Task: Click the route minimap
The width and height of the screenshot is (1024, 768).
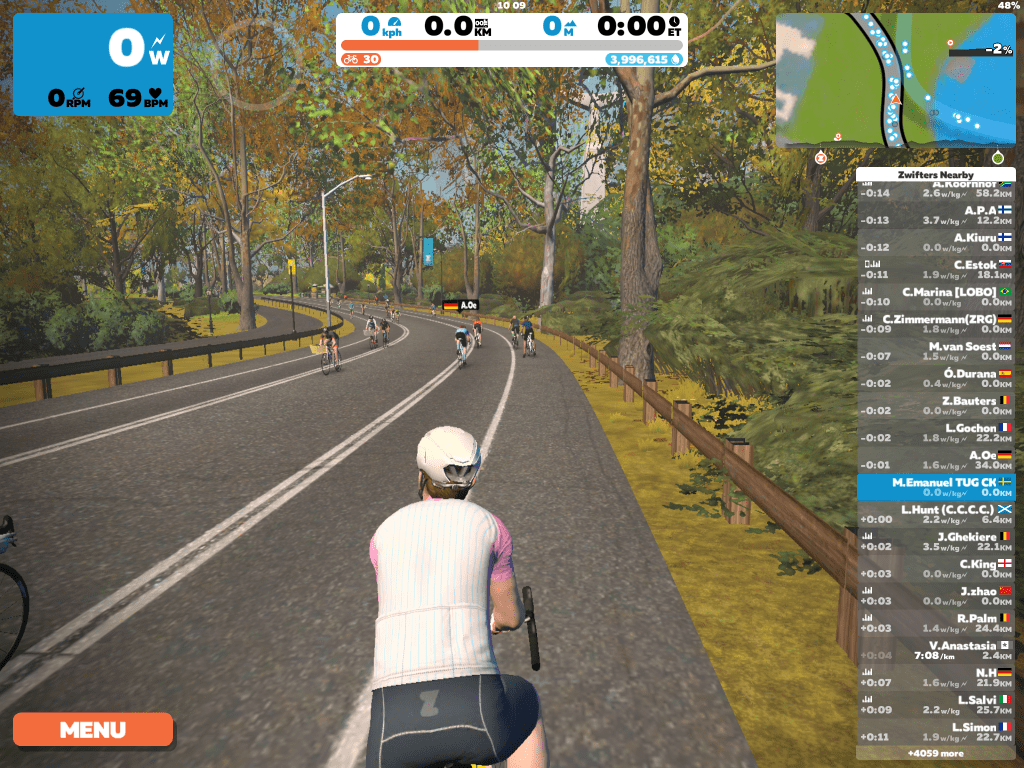Action: pos(895,80)
